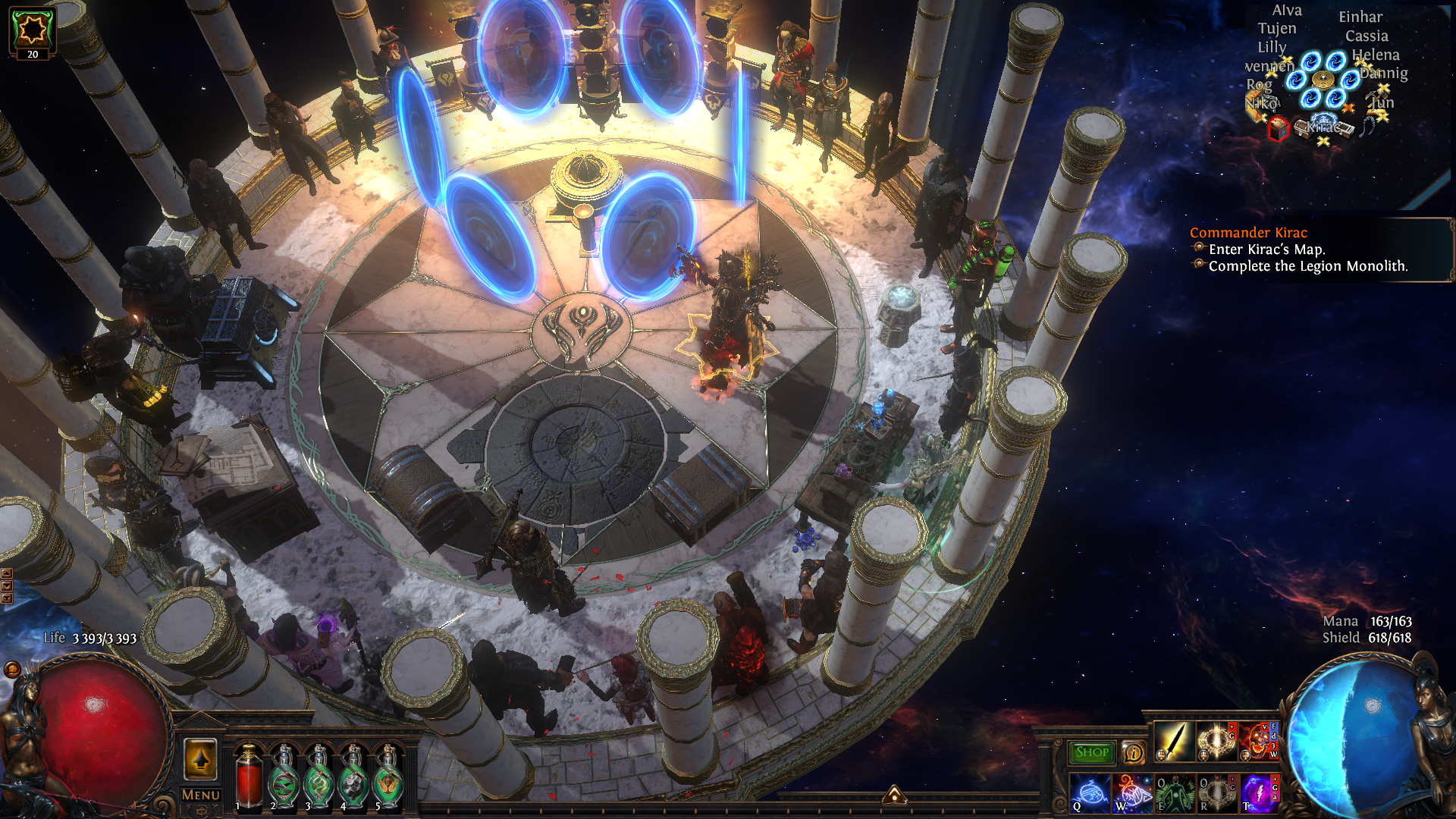Viewport: 1456px width, 819px height.
Task: Click the yellow level-up arrow button
Action: click(201, 758)
